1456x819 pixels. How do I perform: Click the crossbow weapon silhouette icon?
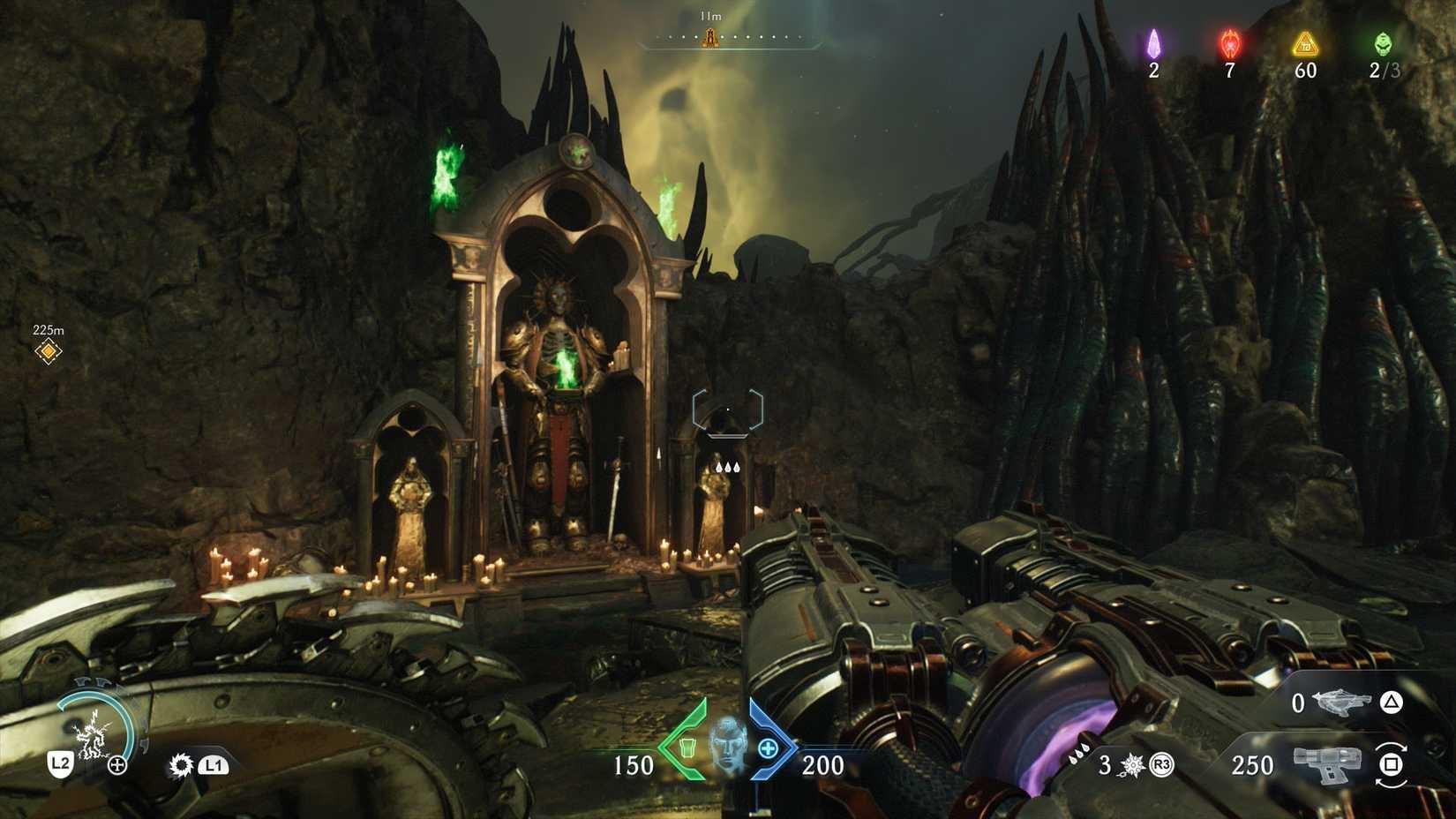[1340, 703]
